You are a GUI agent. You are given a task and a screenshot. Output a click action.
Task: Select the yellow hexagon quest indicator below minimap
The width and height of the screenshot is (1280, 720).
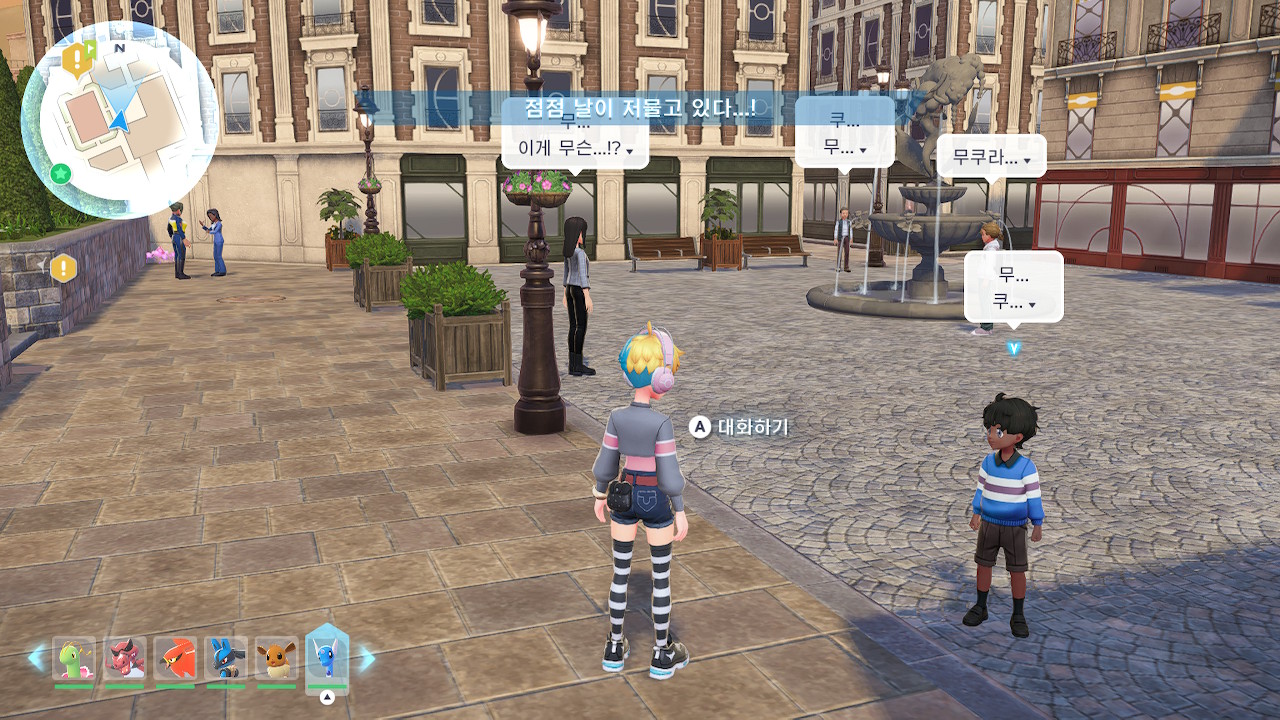point(64,268)
